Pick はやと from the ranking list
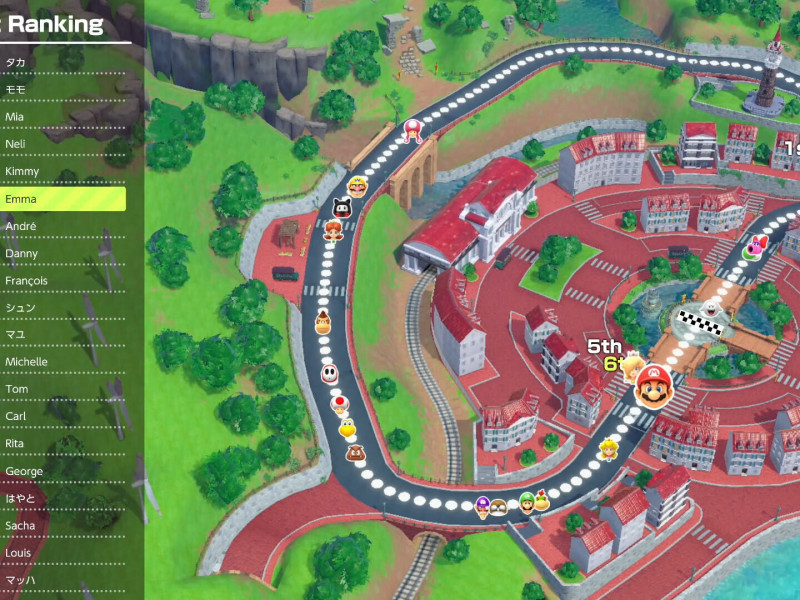This screenshot has height=600, width=800. [62, 498]
